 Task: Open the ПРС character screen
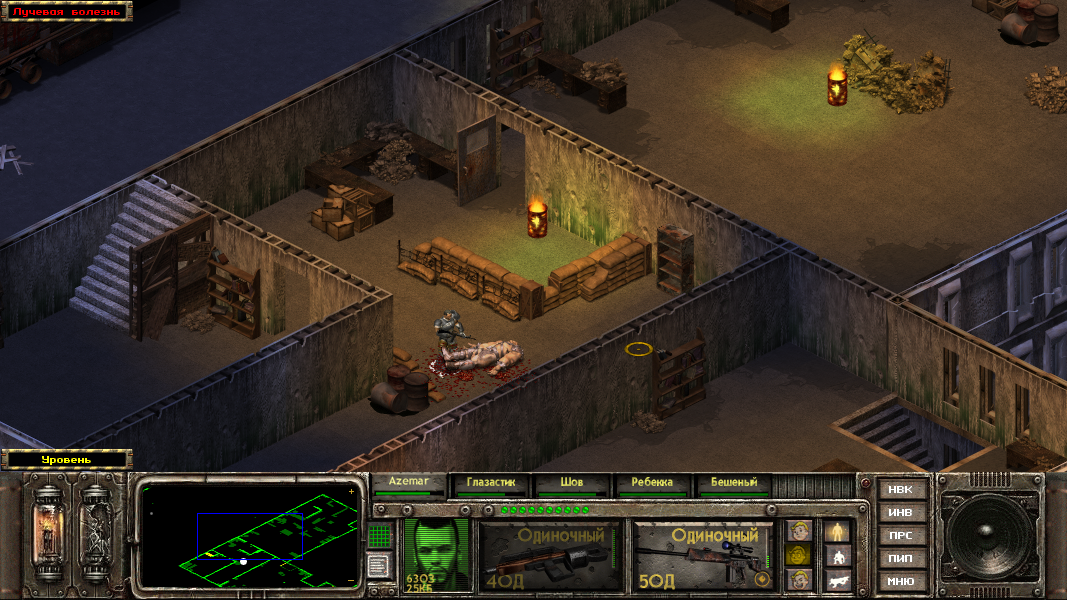click(x=900, y=536)
